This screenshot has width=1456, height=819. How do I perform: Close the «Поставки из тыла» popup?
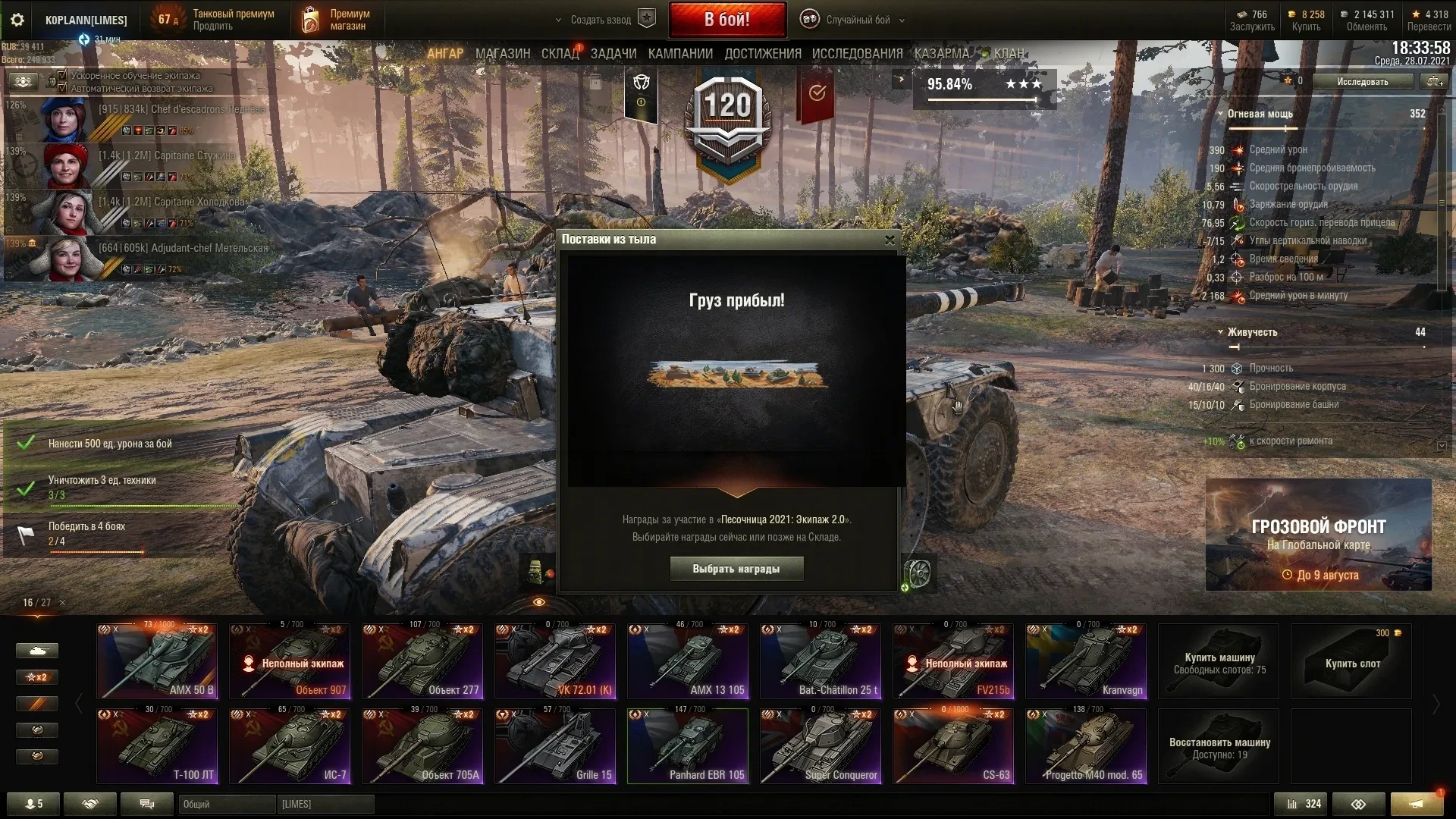point(890,240)
